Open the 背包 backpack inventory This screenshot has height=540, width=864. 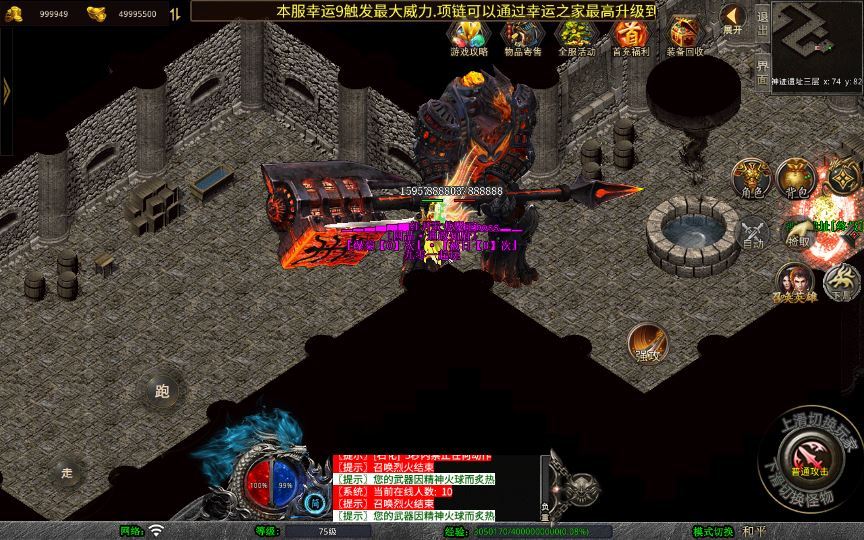[796, 177]
